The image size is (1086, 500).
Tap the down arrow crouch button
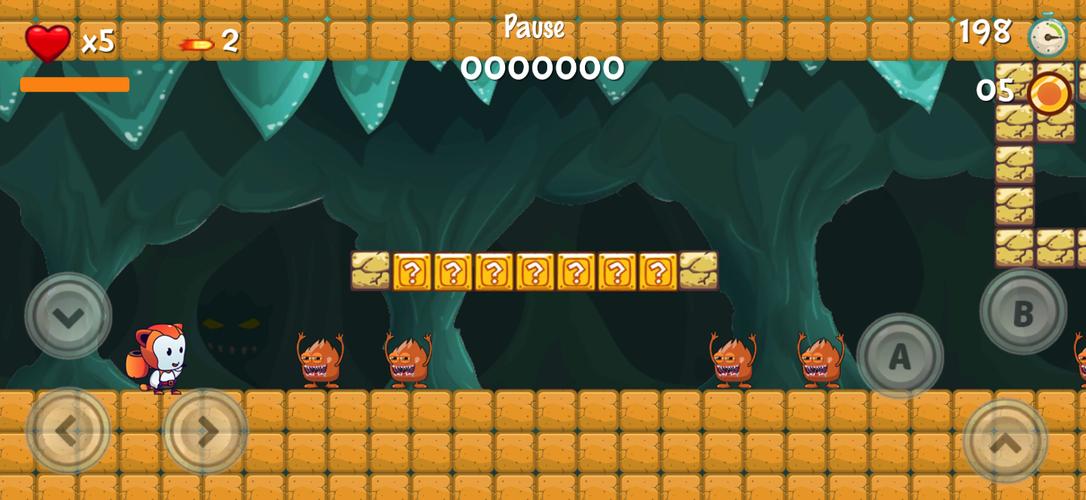click(x=68, y=316)
